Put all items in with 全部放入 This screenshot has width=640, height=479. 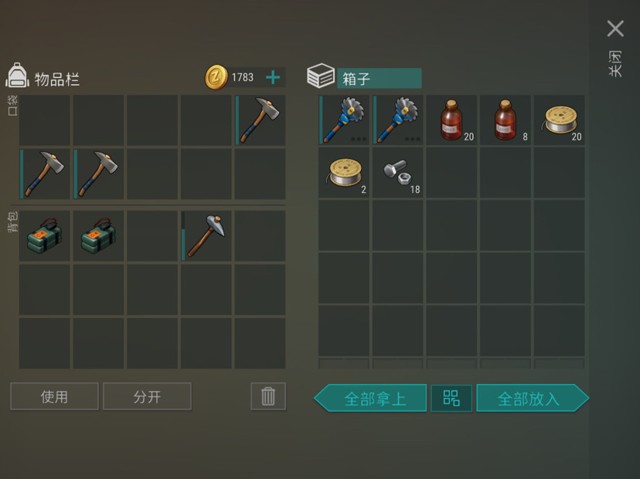pyautogui.click(x=531, y=398)
